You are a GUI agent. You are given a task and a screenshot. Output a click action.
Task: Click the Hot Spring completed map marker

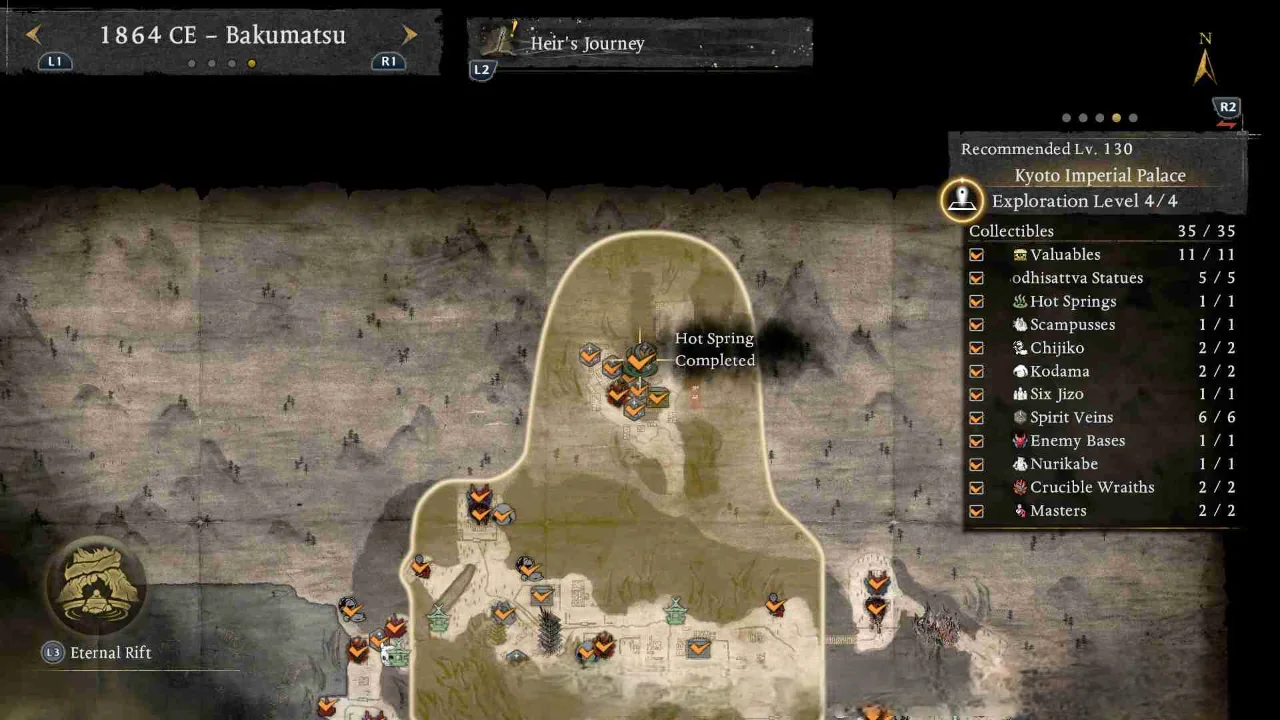click(x=641, y=357)
